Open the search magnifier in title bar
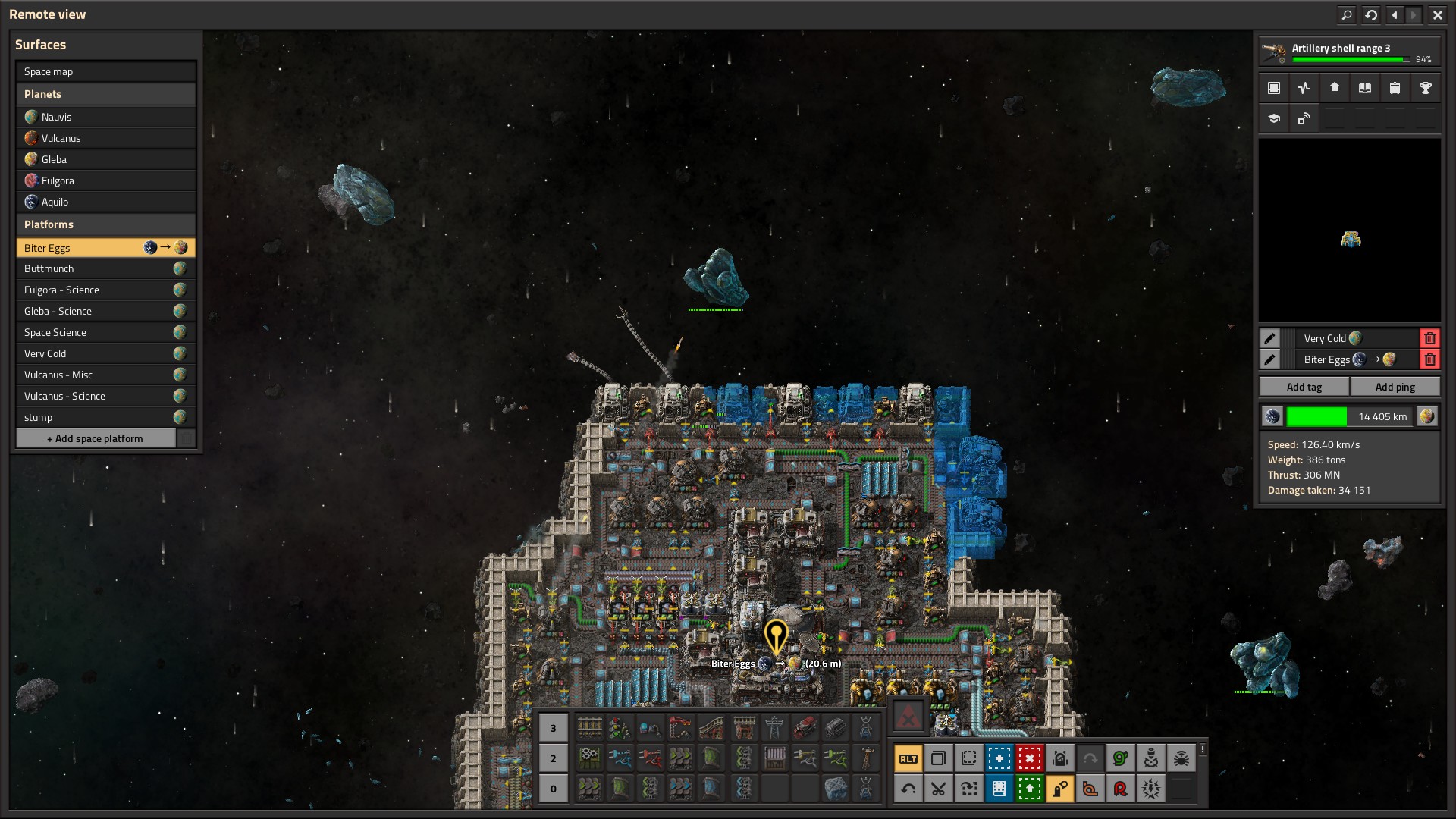This screenshot has height=819, width=1456. point(1347,14)
